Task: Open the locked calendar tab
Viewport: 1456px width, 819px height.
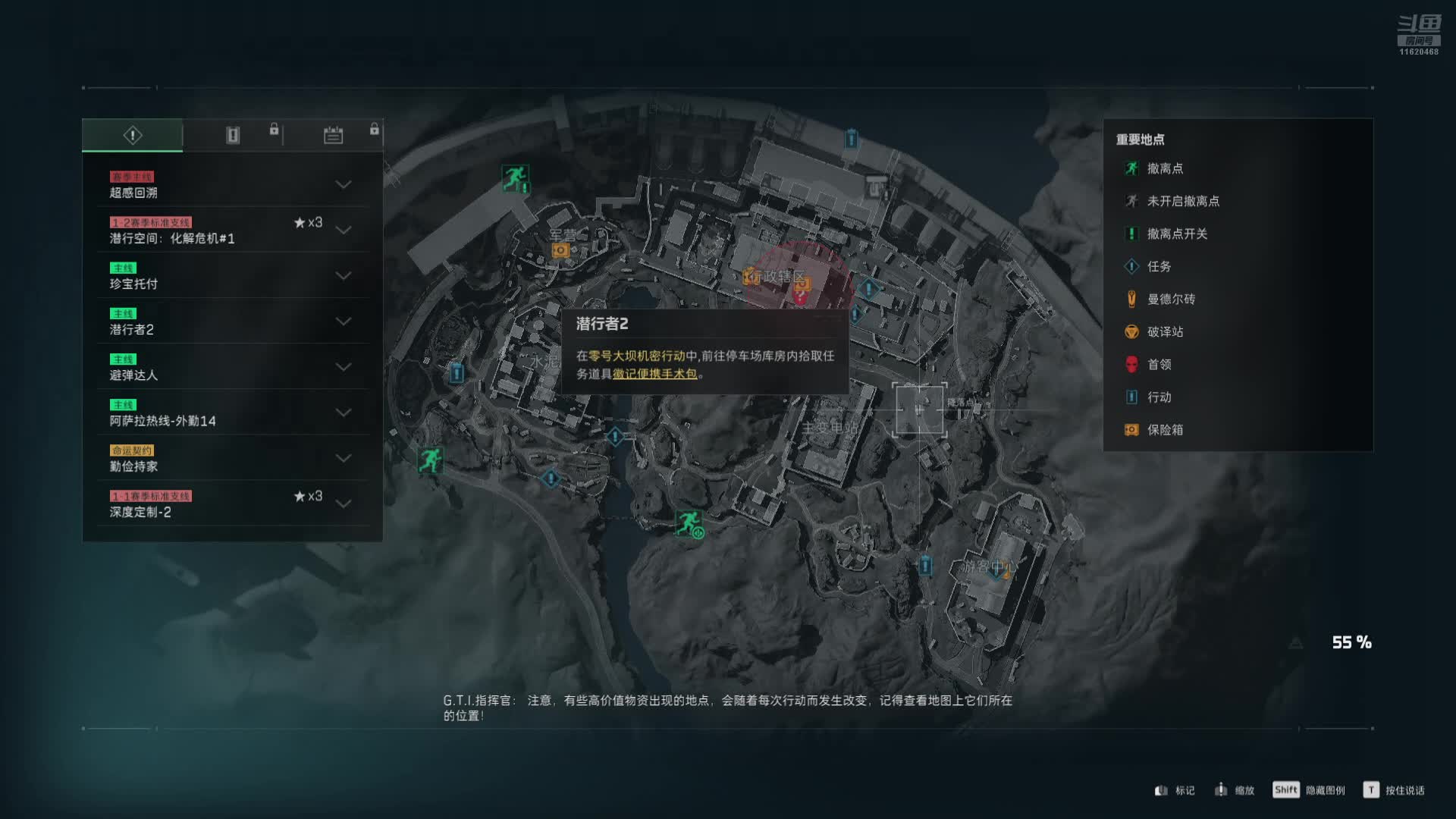Action: pos(333,136)
